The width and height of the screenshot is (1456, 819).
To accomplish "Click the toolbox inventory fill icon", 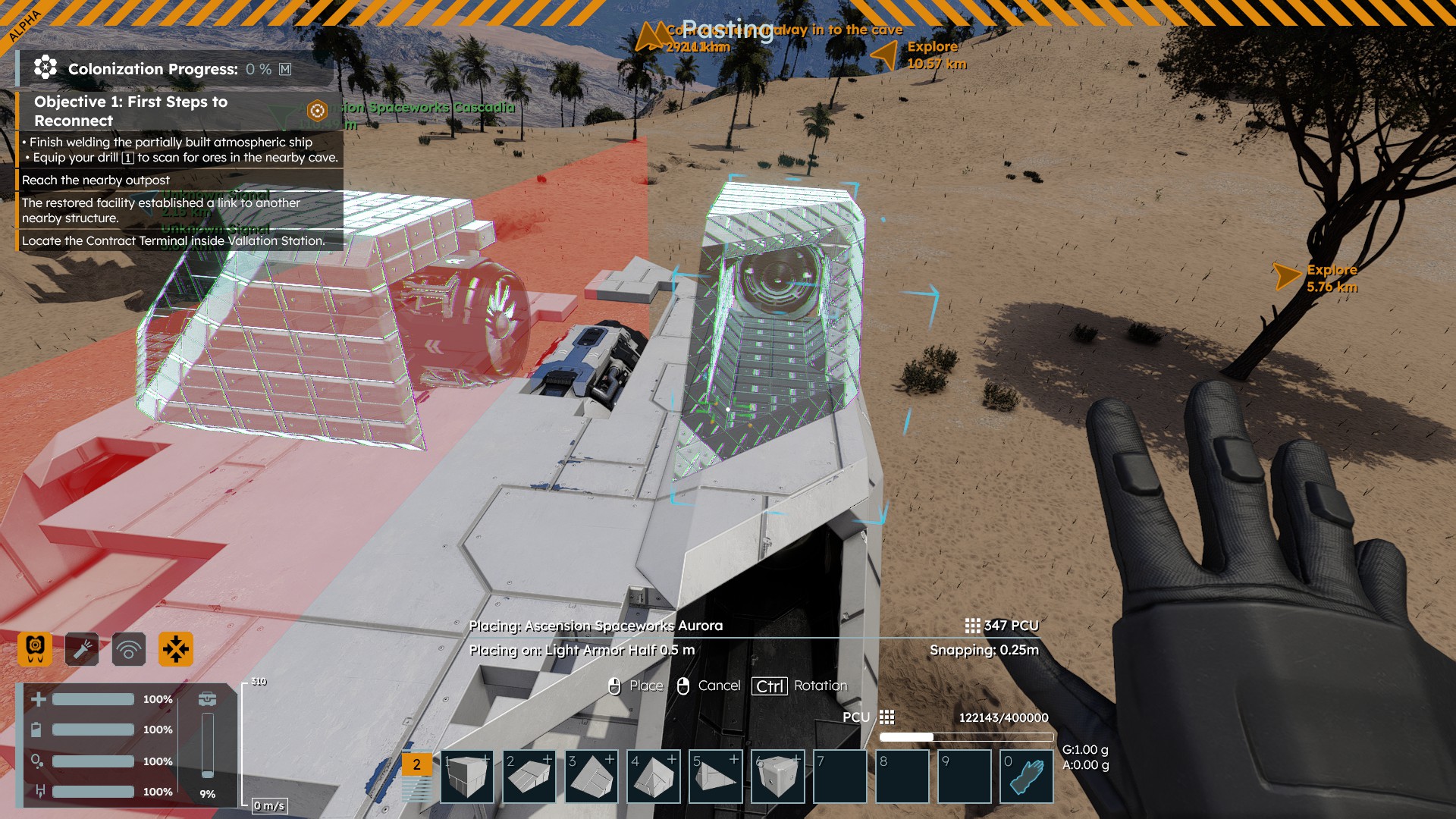I will [x=207, y=698].
